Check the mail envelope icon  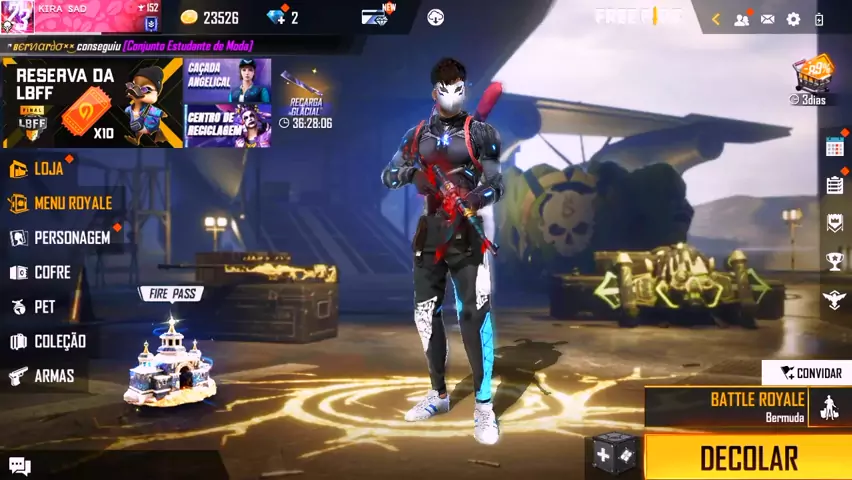click(x=767, y=19)
